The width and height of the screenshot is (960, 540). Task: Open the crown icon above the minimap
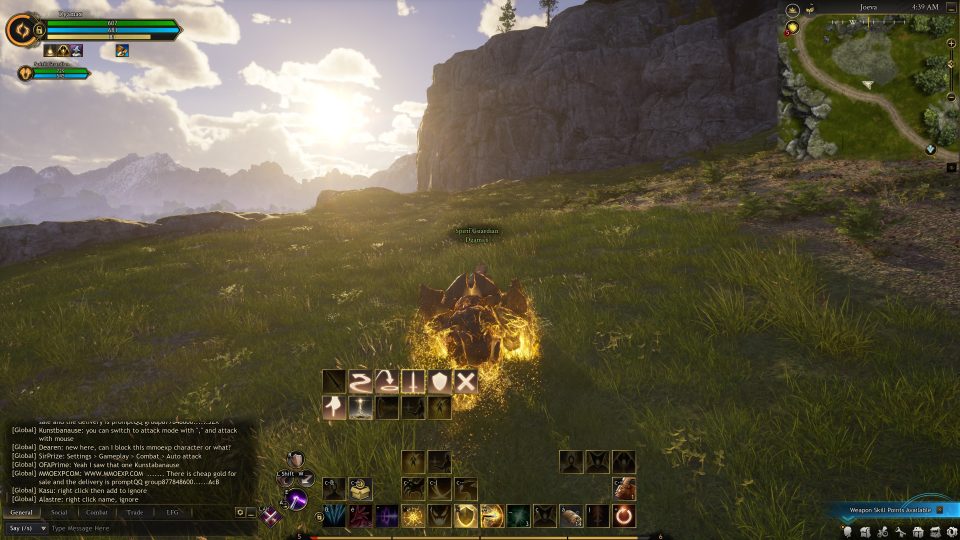(x=792, y=8)
